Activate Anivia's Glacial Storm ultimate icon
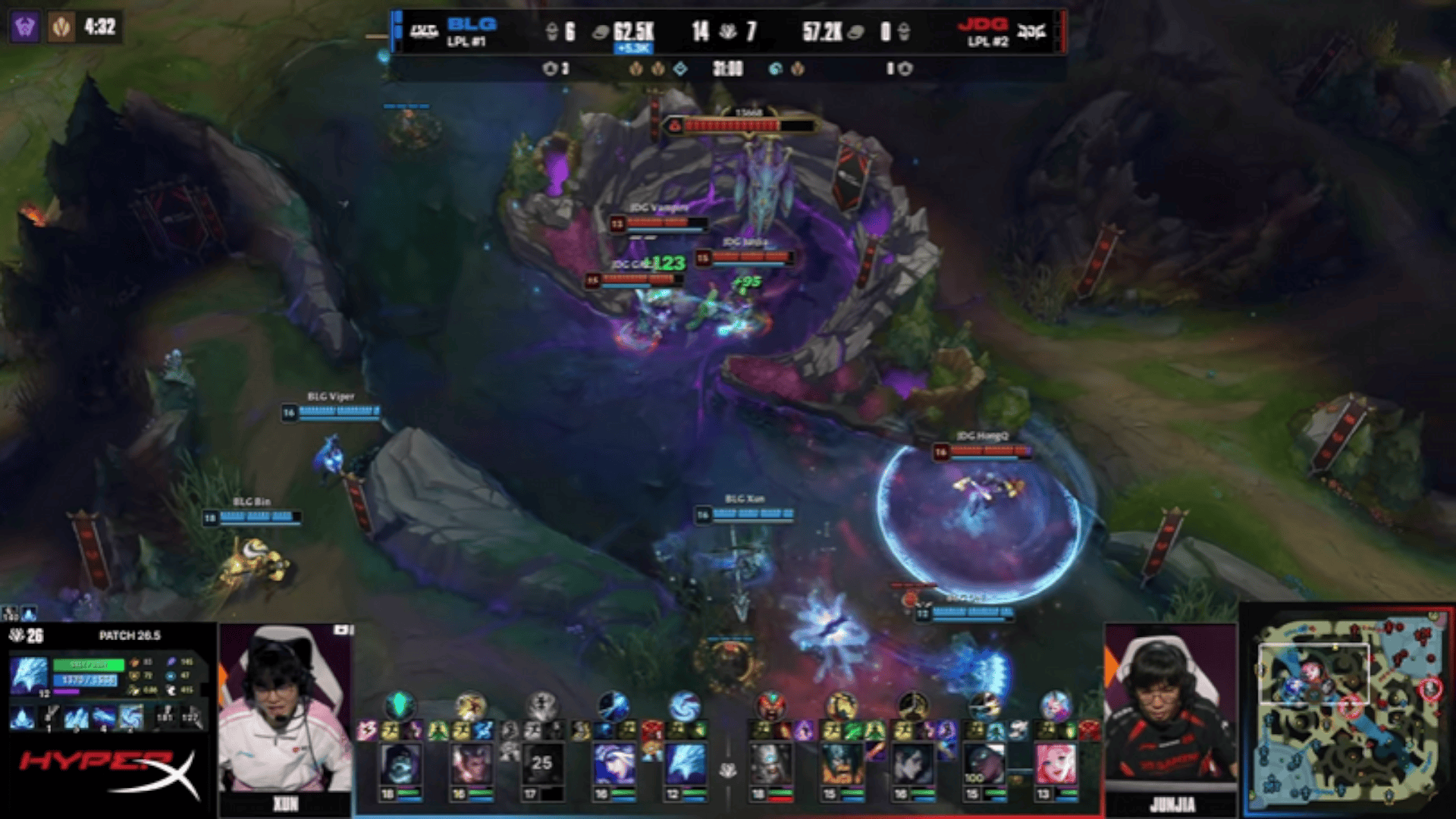This screenshot has height=819, width=1456. click(131, 717)
